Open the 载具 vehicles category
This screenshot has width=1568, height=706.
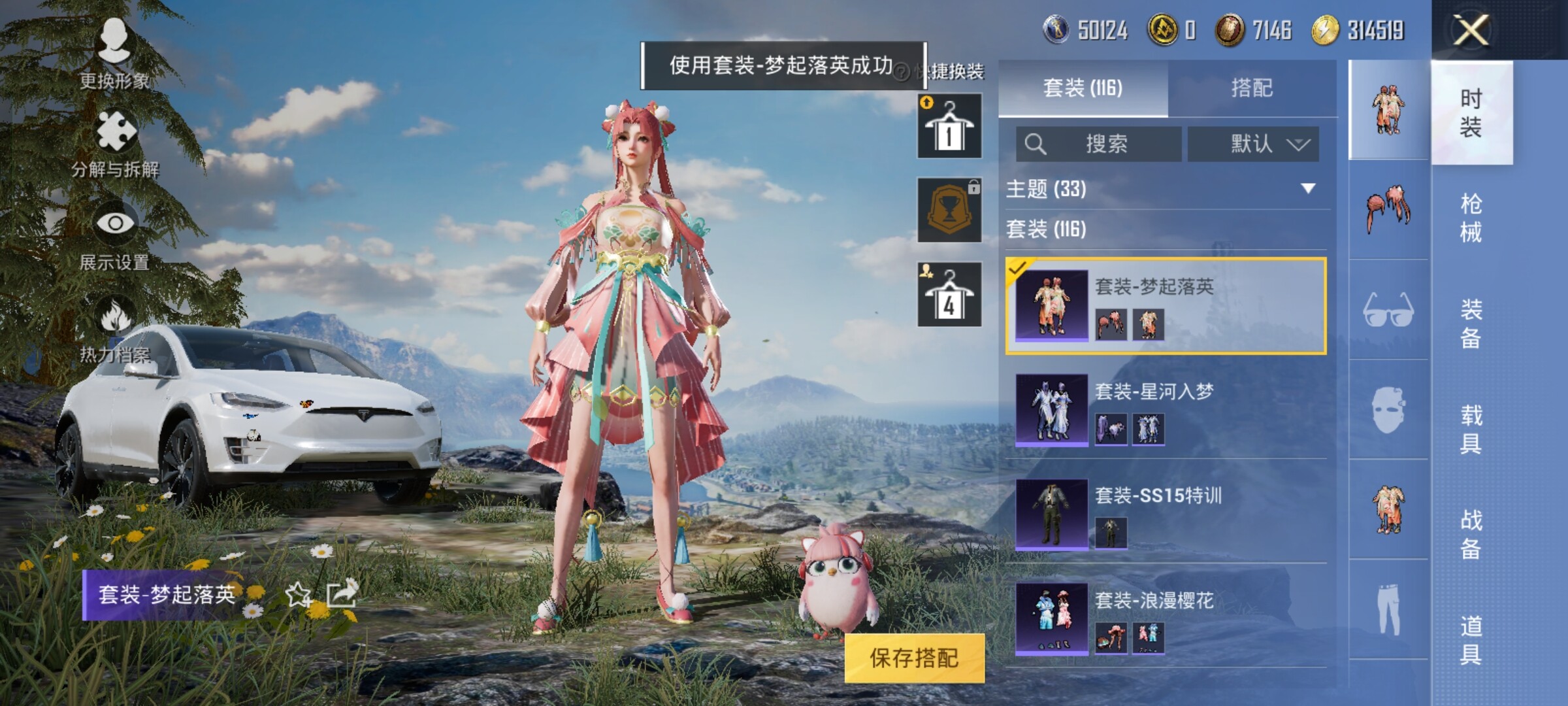pos(1471,429)
